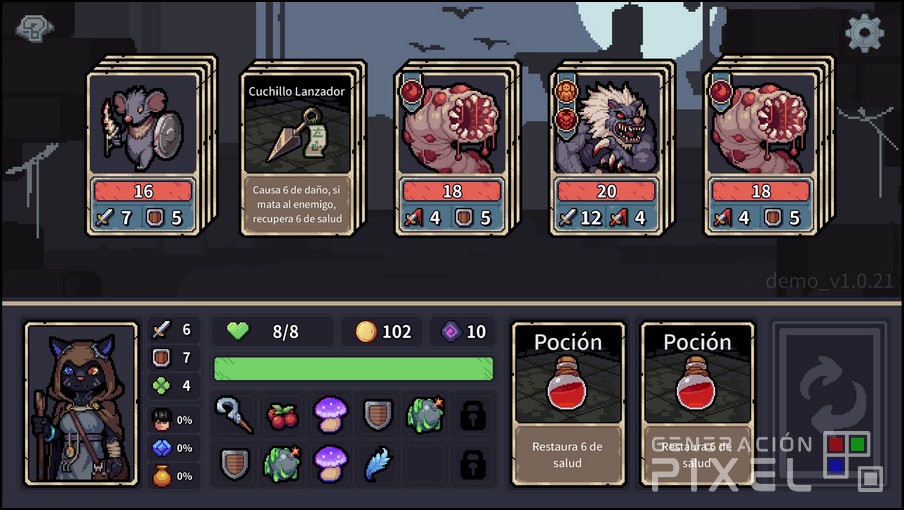Open the hooded cat hero portrait
Image resolution: width=904 pixels, height=510 pixels.
(81, 404)
